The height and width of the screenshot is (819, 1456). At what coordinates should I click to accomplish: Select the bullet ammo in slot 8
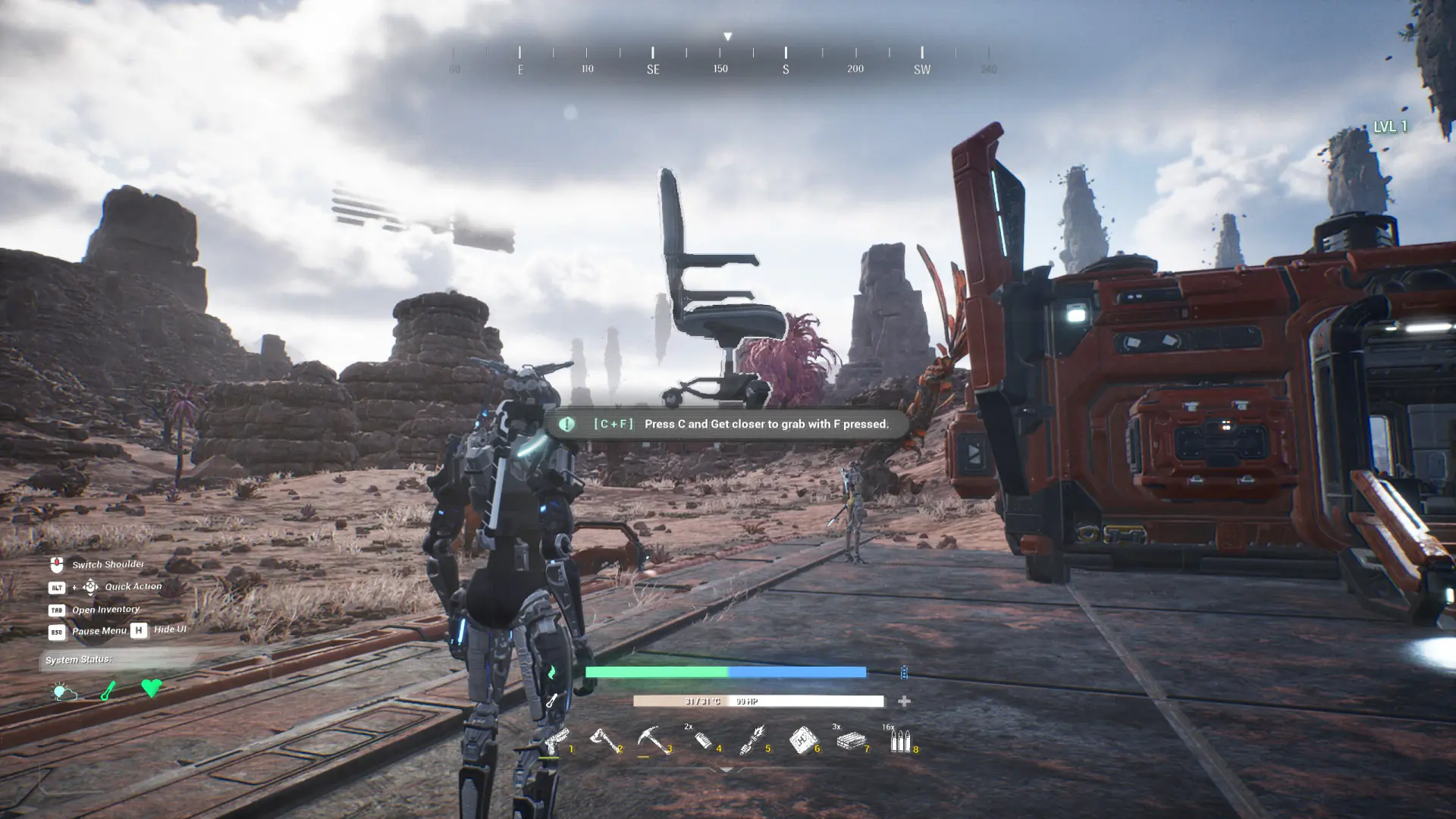click(x=900, y=739)
